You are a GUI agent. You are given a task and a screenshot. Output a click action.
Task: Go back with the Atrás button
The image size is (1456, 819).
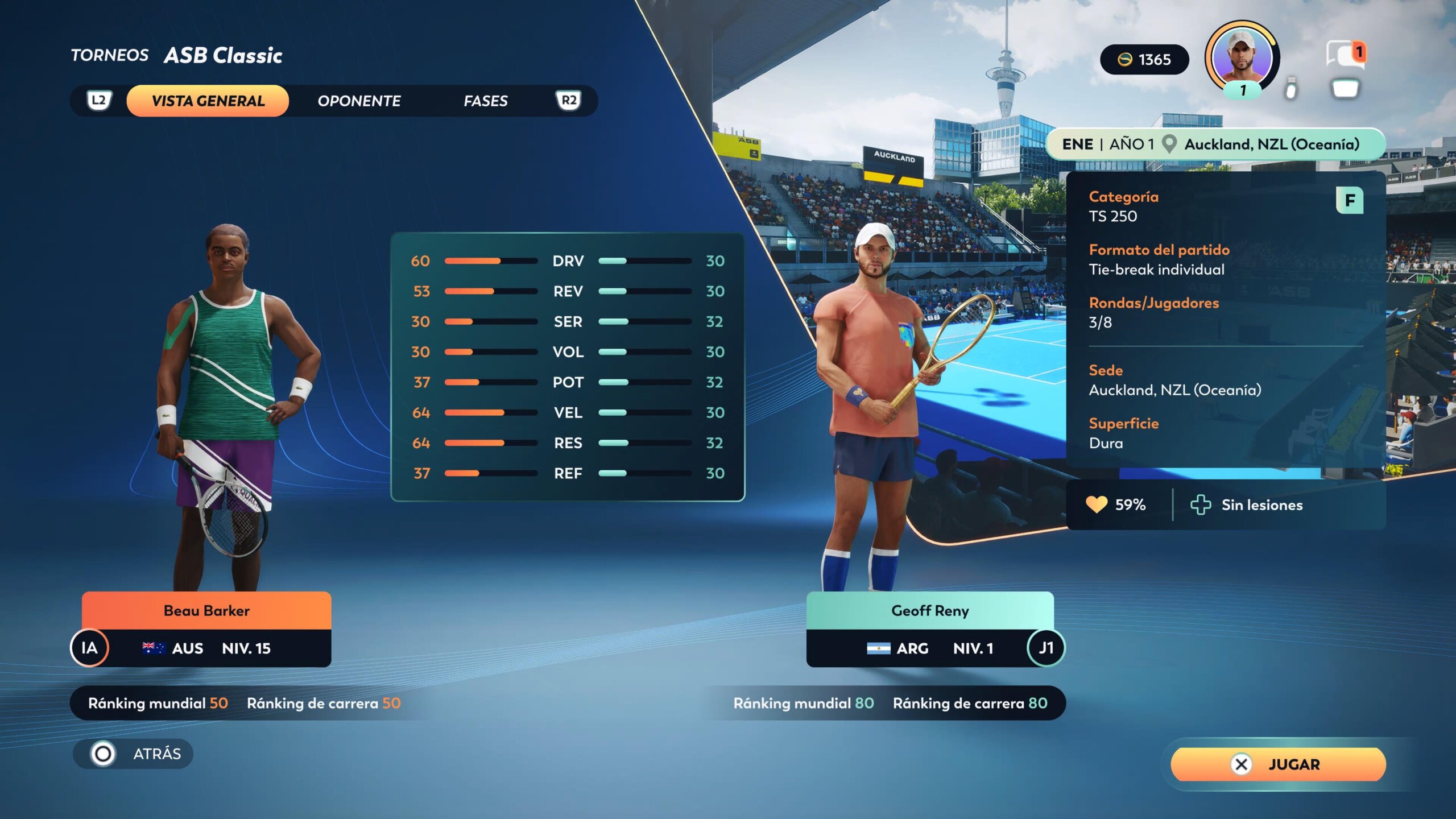pyautogui.click(x=134, y=754)
